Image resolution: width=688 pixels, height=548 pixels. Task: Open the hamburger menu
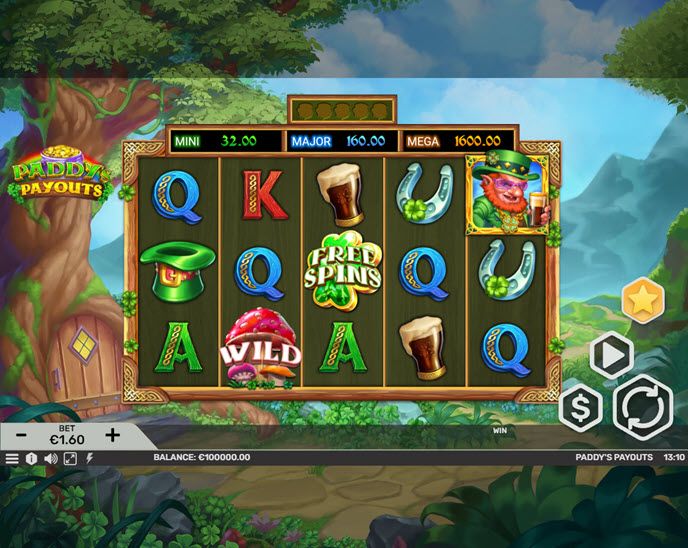click(x=12, y=458)
